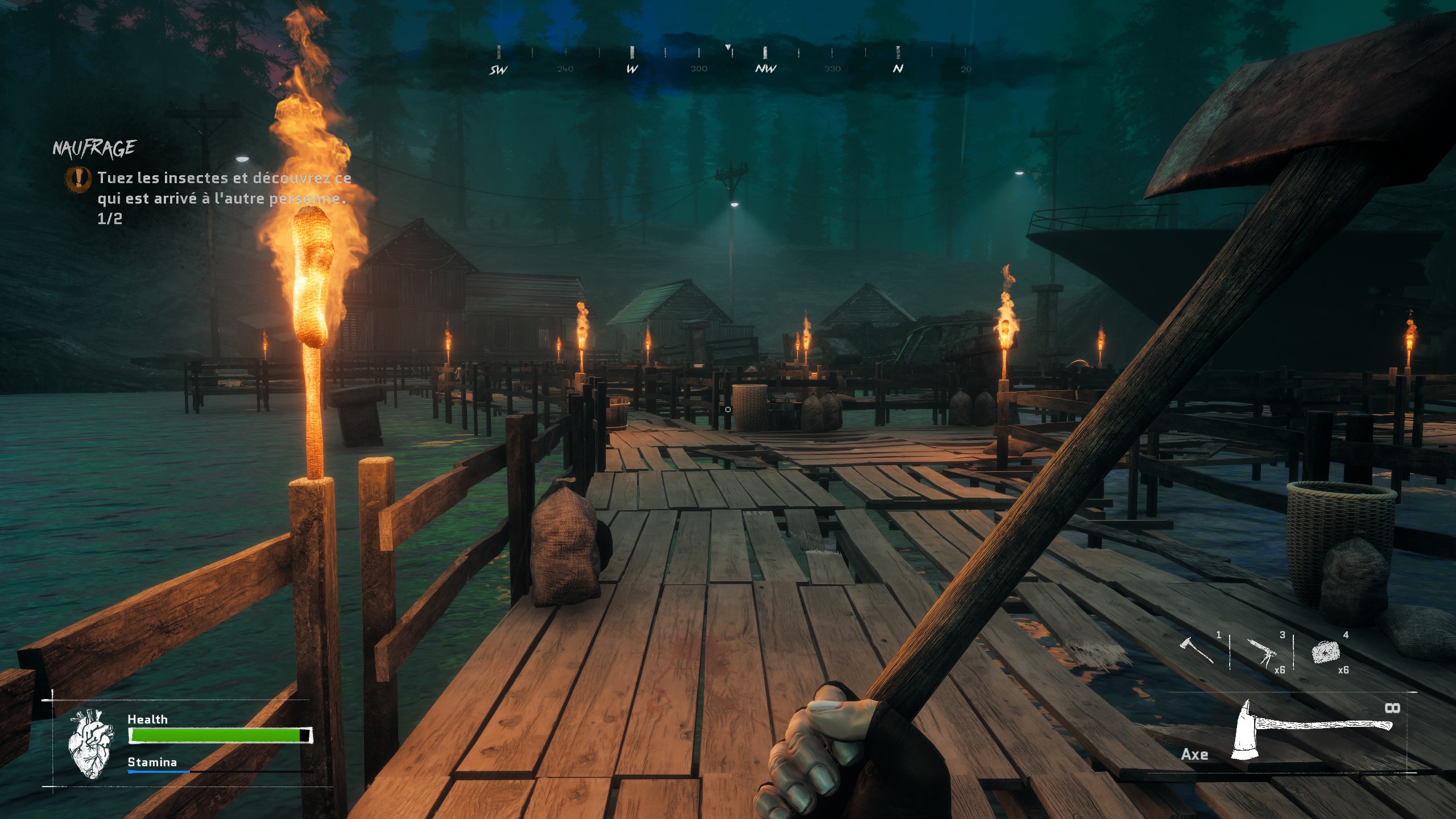Screen dimensions: 1456x819
Task: Open the Naufrage quest objective tracker
Action: 94,148
